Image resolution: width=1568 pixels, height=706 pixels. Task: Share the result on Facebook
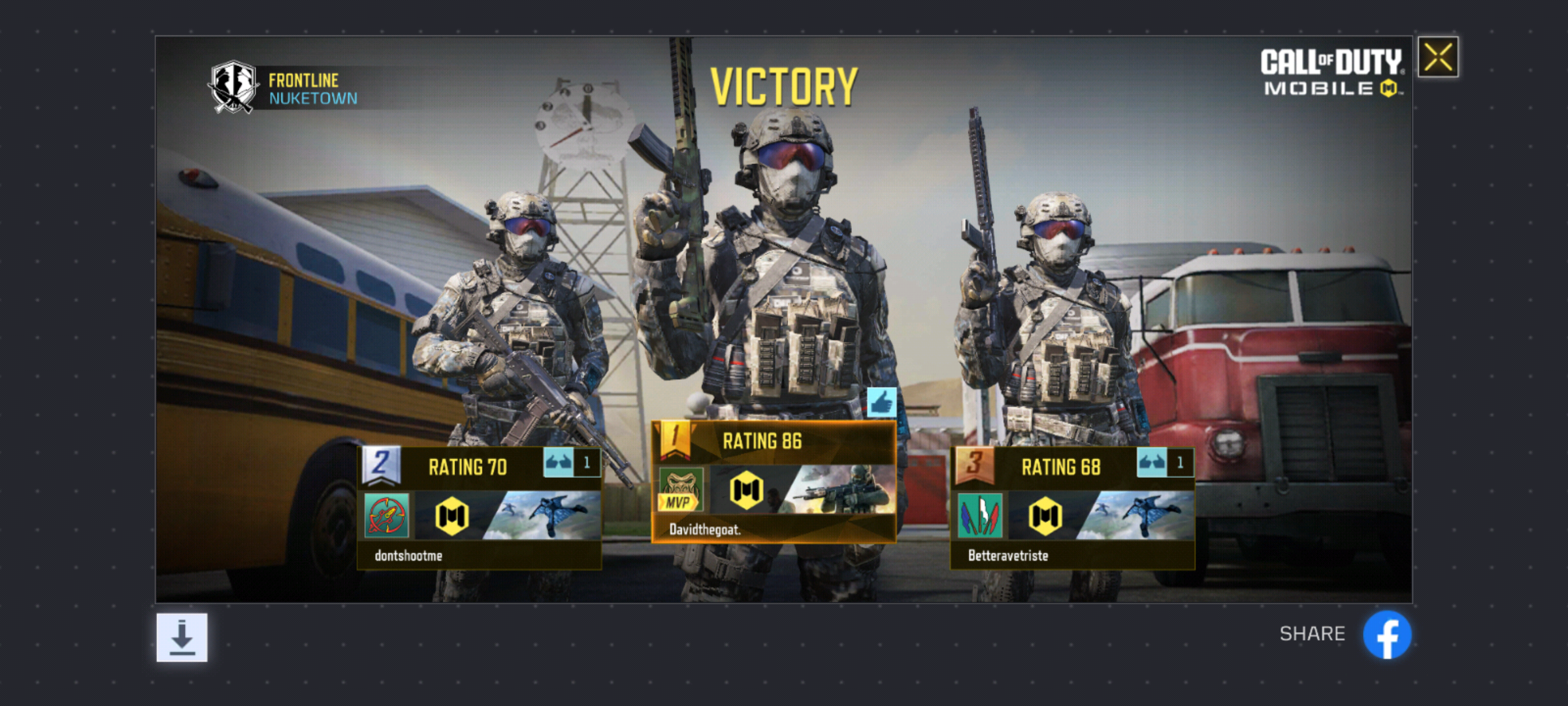(x=1386, y=635)
